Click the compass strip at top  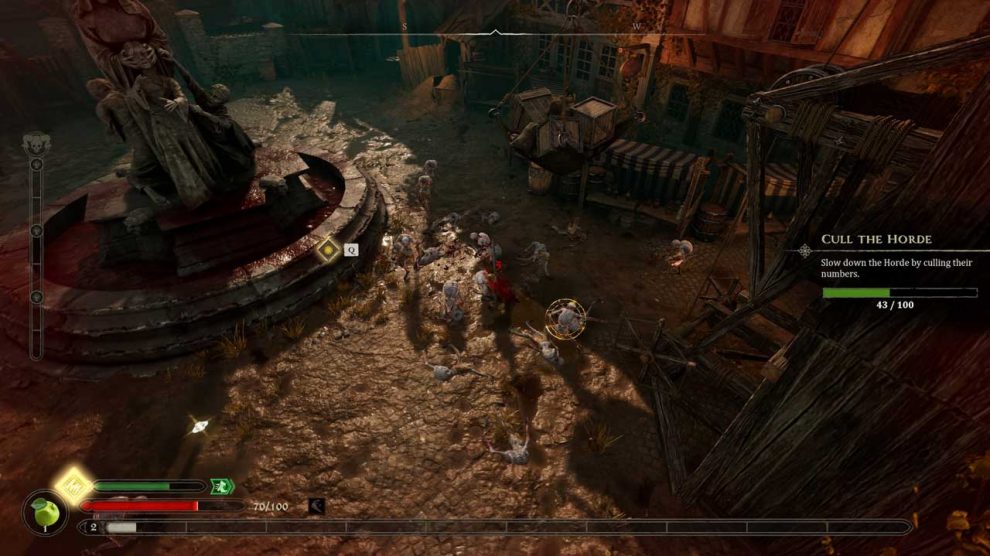496,30
